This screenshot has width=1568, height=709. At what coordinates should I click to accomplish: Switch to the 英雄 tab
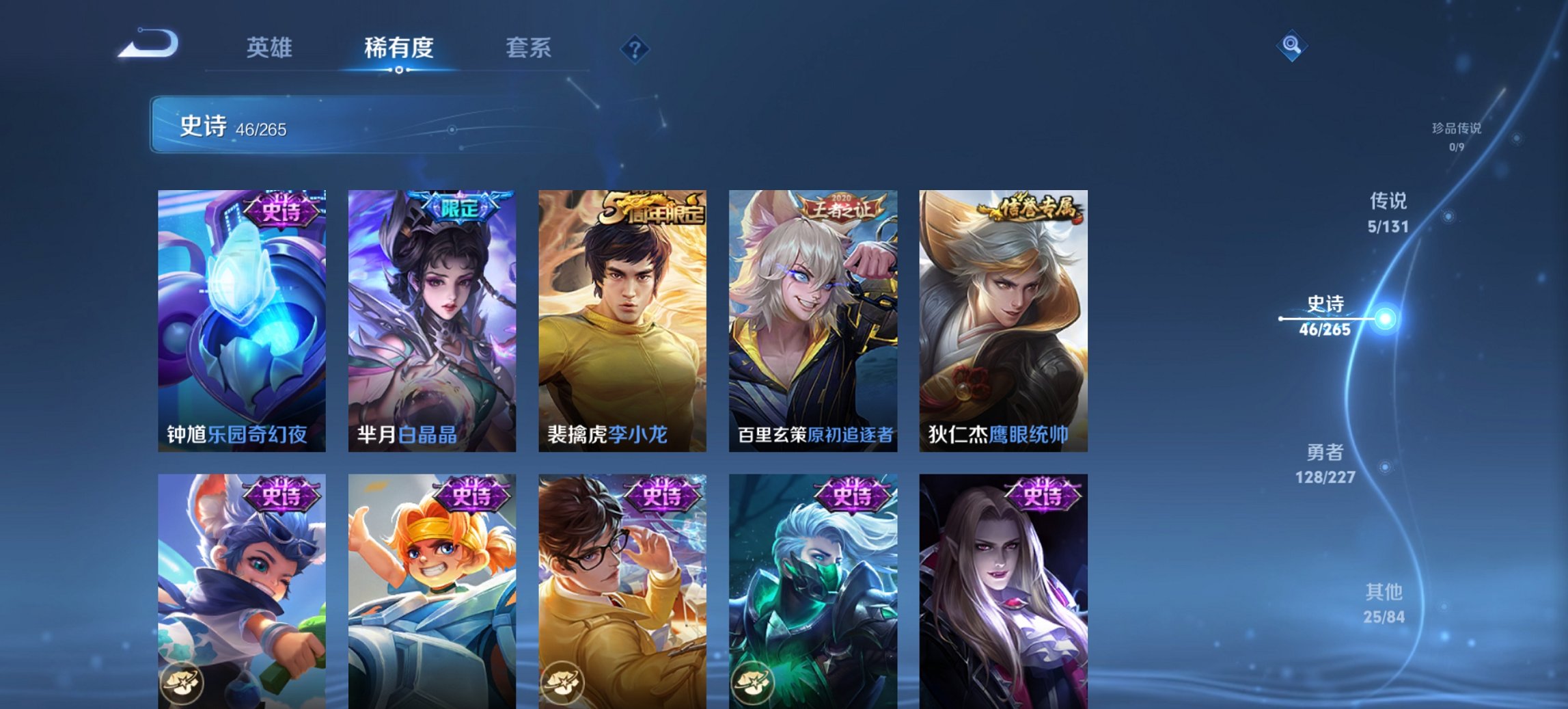point(271,48)
